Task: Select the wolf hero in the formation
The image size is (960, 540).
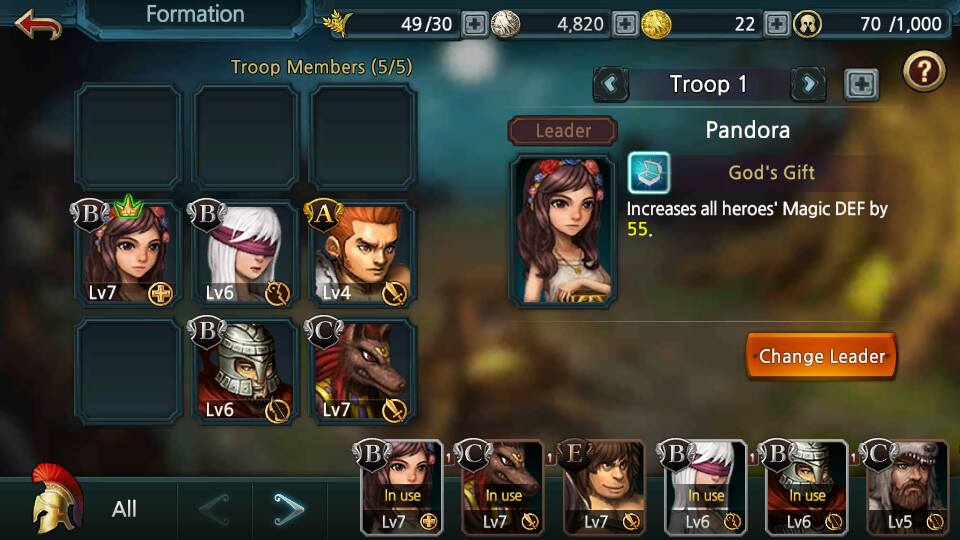Action: pos(362,372)
